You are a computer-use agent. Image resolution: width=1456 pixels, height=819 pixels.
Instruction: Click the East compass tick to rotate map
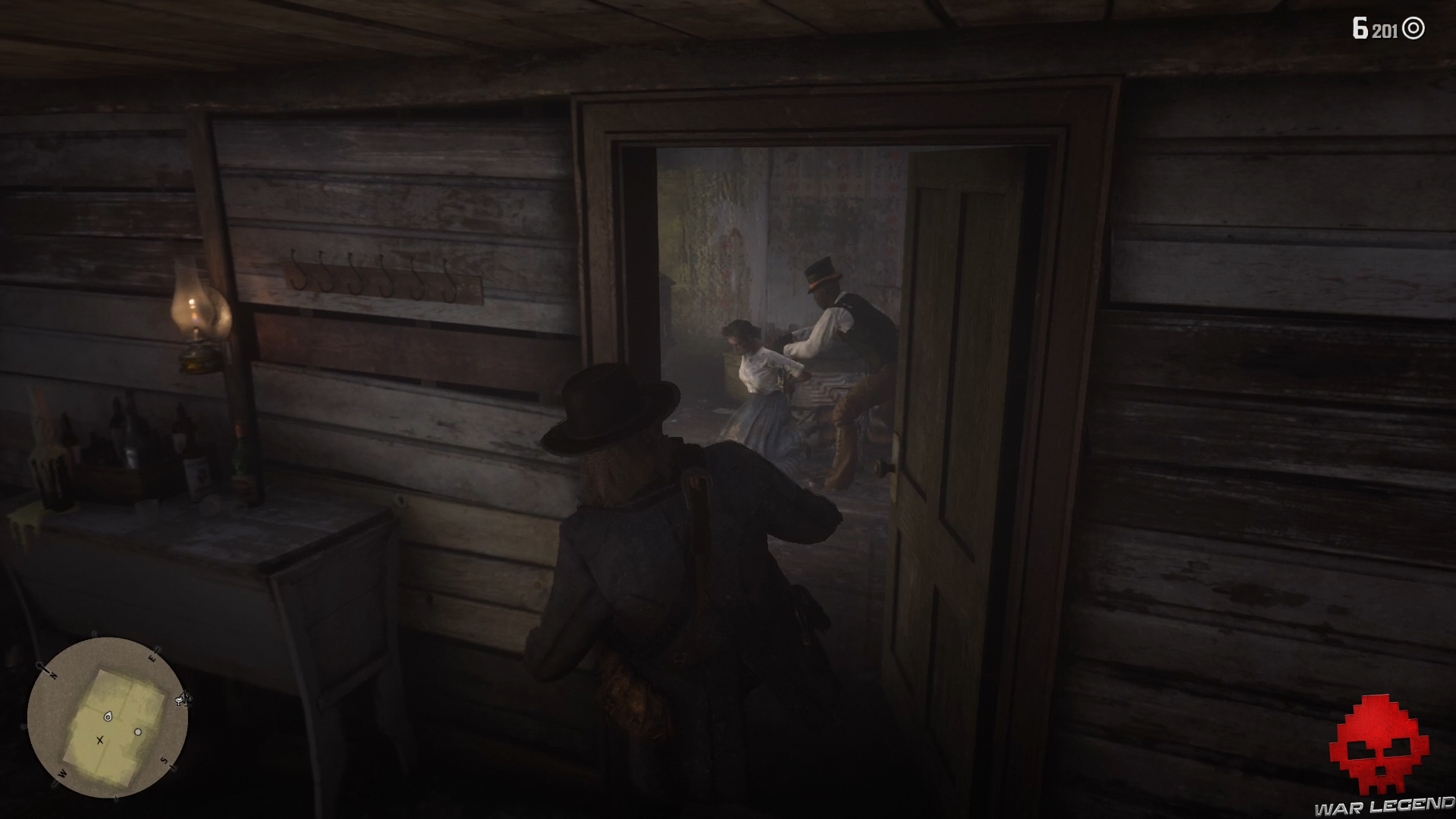point(156,650)
